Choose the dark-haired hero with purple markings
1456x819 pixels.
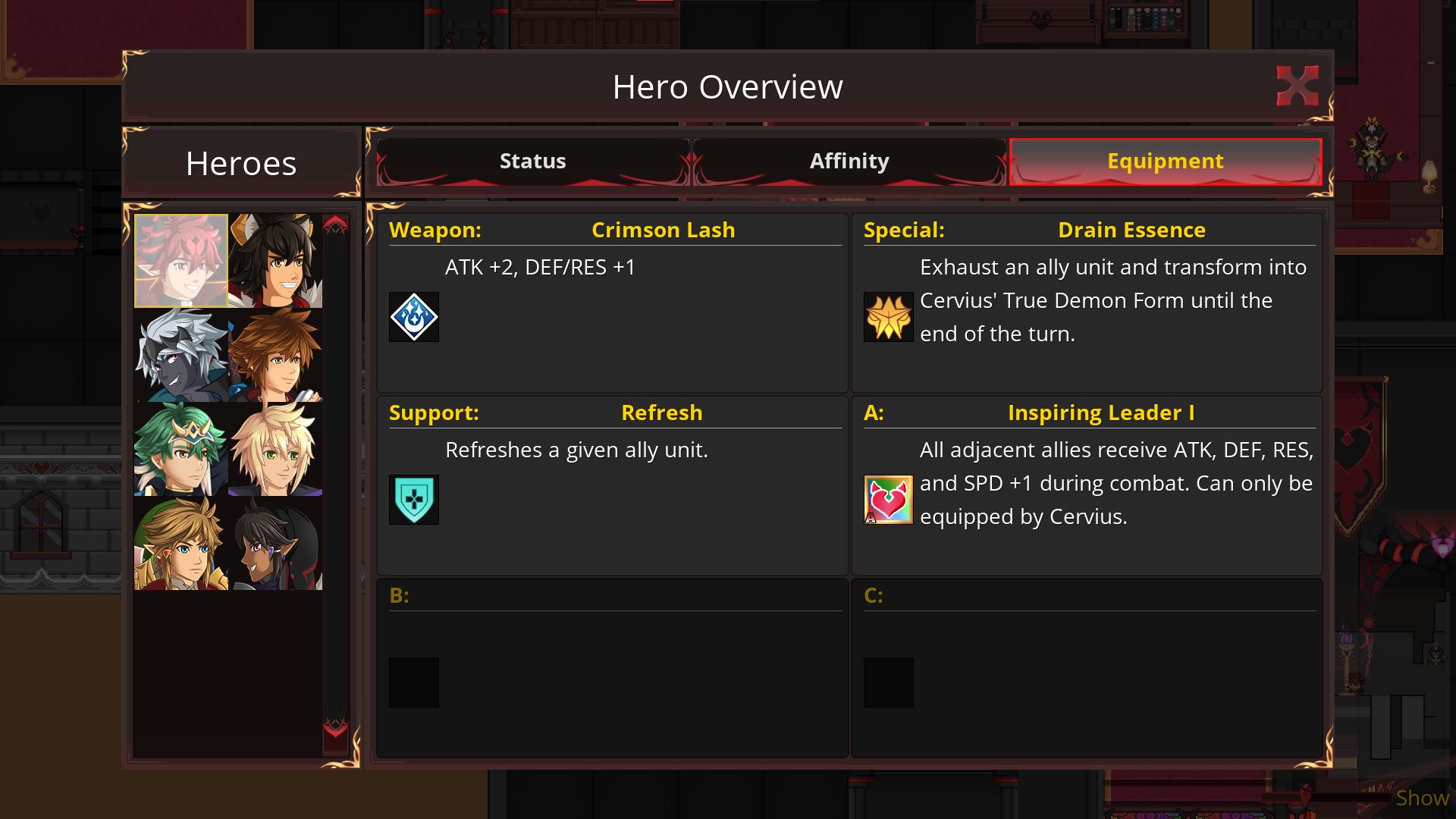pyautogui.click(x=275, y=543)
